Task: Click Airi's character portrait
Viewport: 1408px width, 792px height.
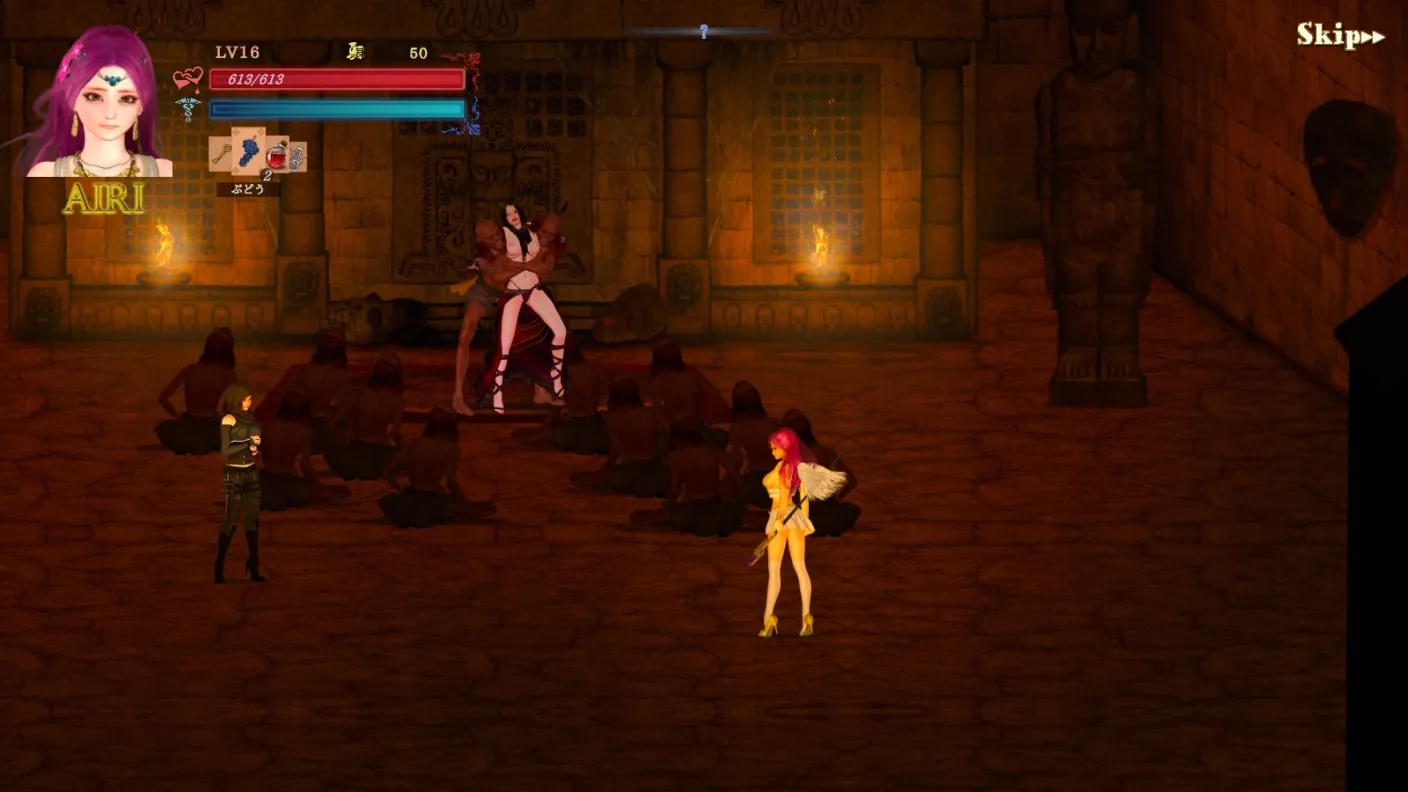Action: coord(98,105)
